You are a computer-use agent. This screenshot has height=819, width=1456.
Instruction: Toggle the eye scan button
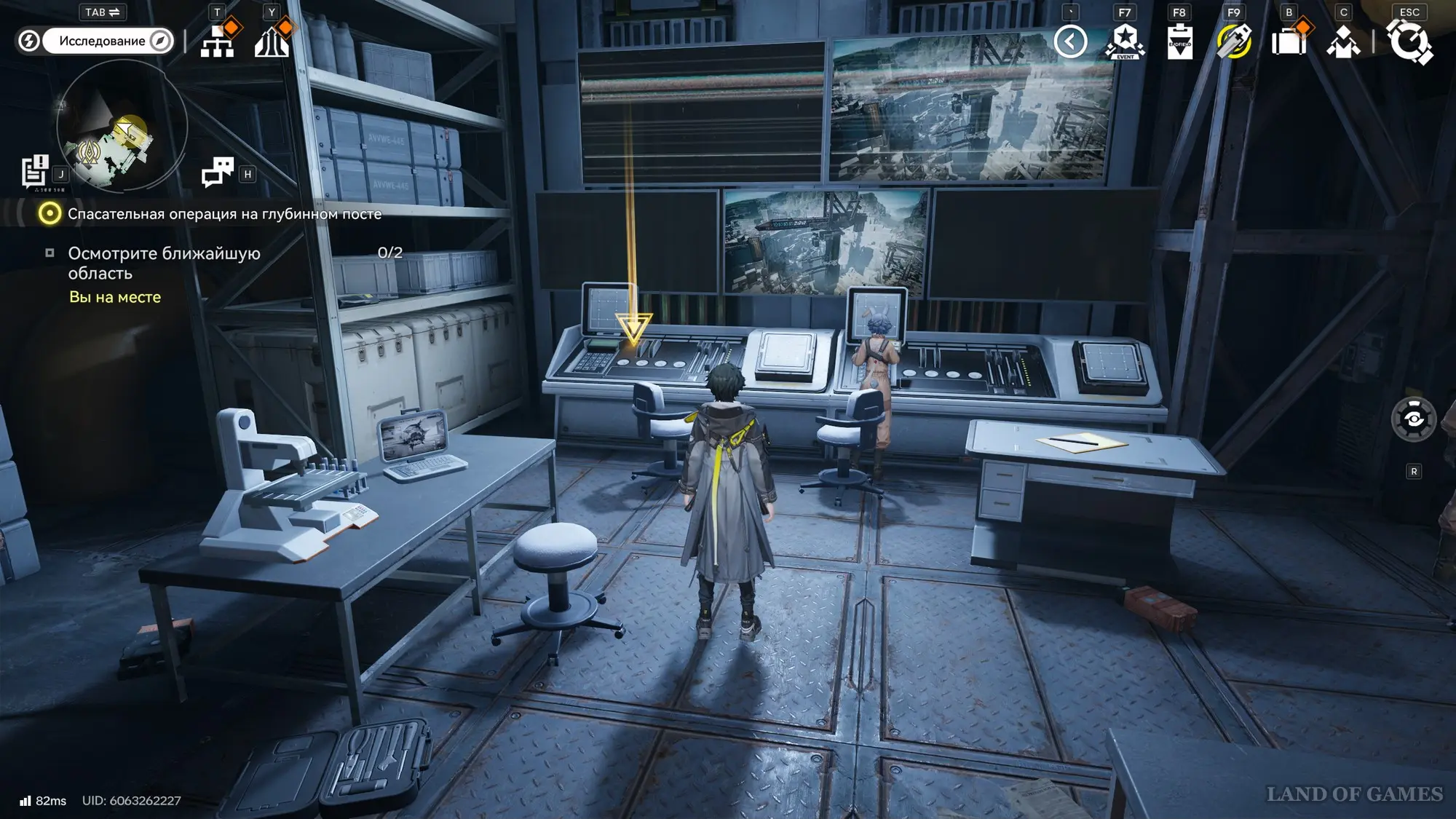click(1413, 419)
